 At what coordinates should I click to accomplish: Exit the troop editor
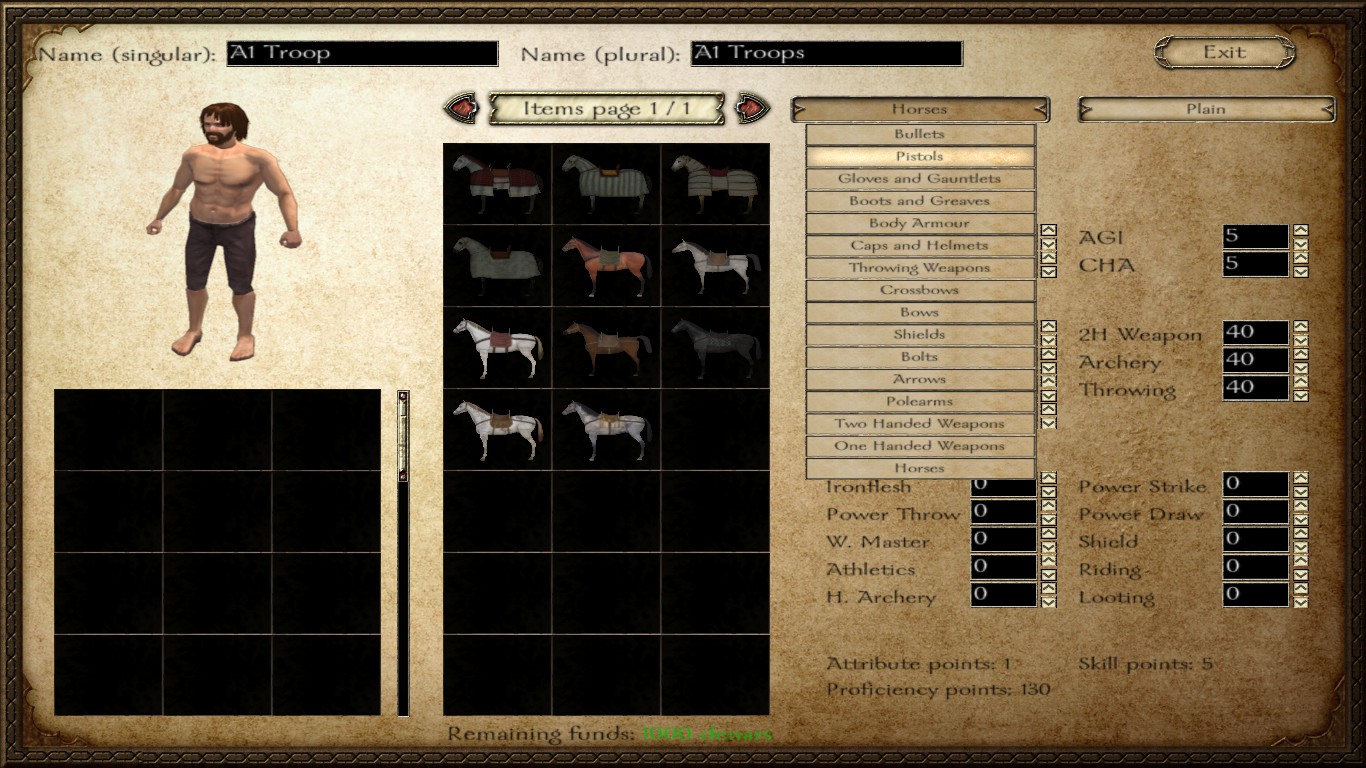point(1224,53)
